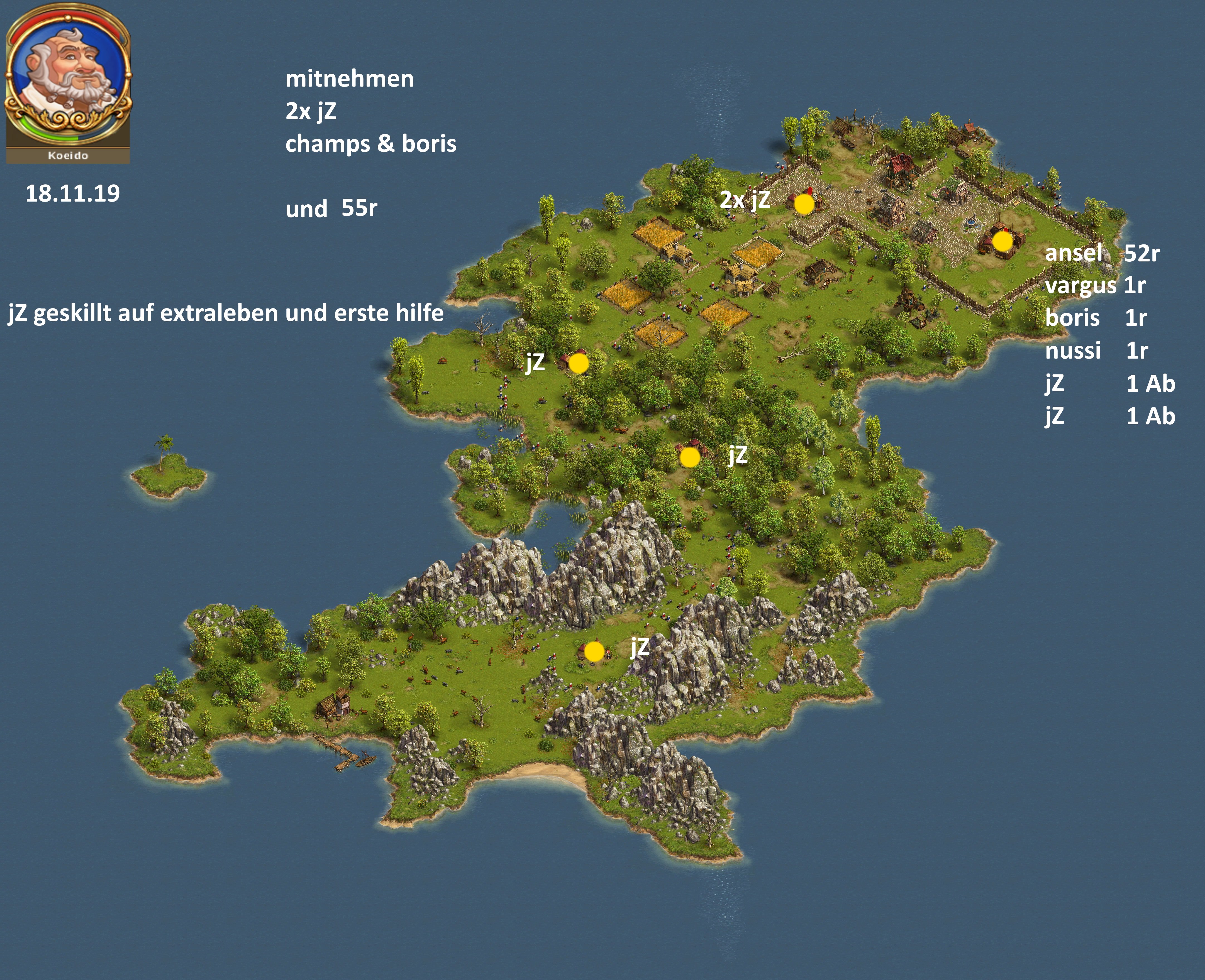This screenshot has height=980, width=1205.
Task: Click the Koeido player avatar portrait
Action: (68, 76)
